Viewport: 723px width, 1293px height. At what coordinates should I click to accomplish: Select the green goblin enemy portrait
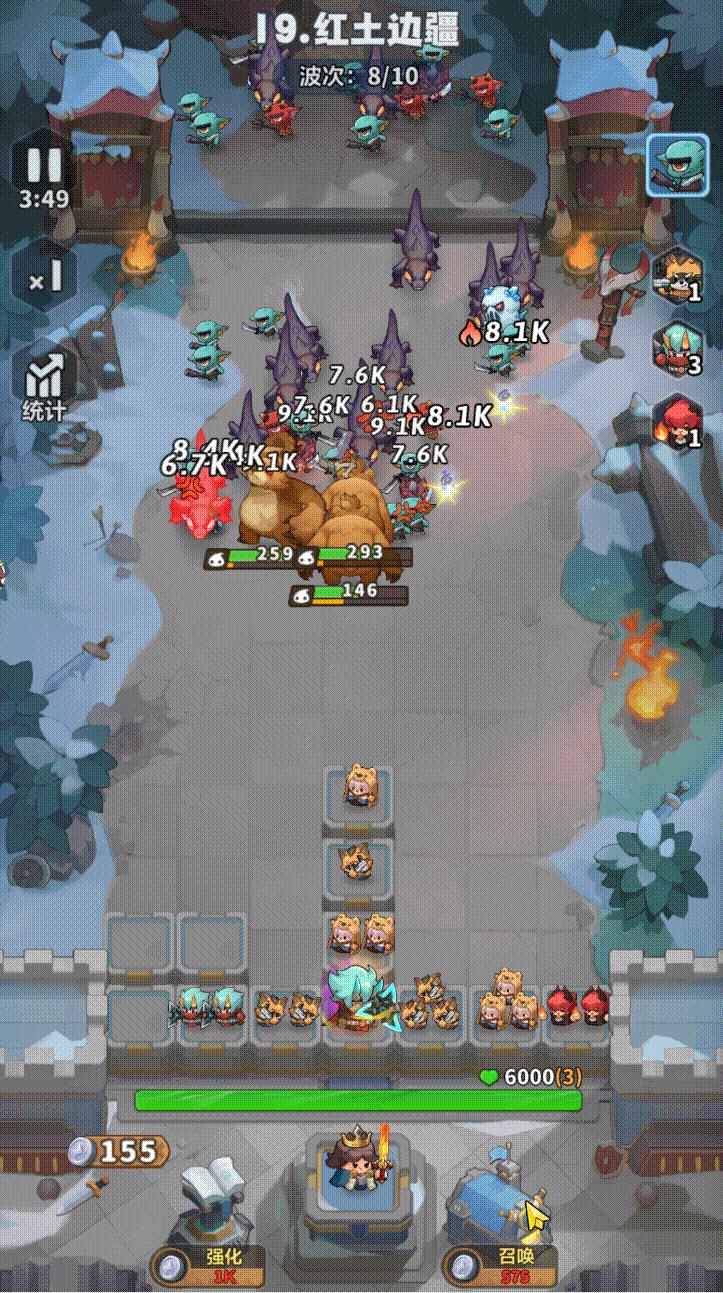676,165
